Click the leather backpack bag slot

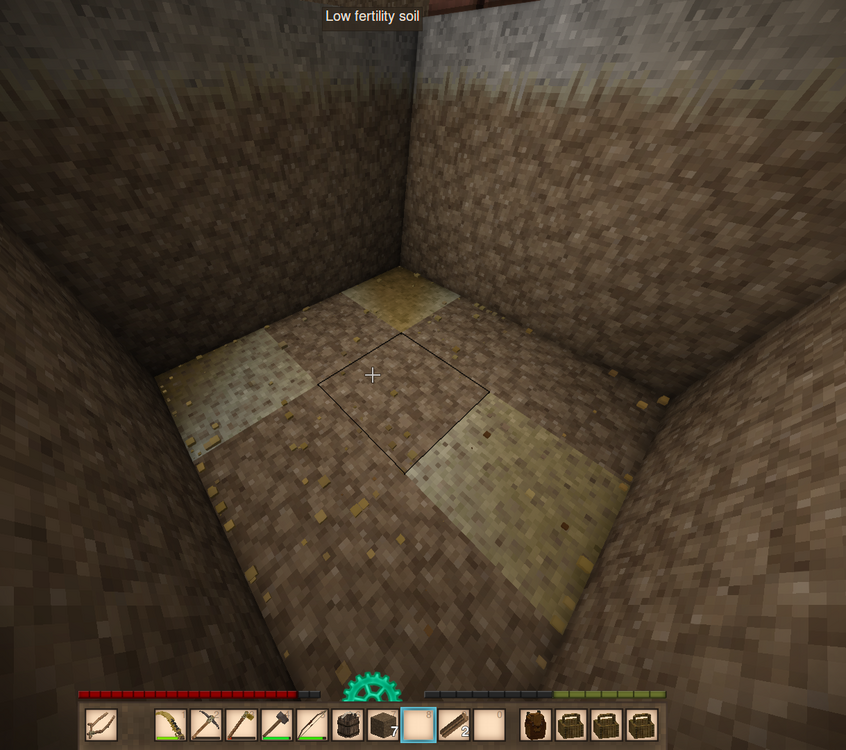point(537,724)
